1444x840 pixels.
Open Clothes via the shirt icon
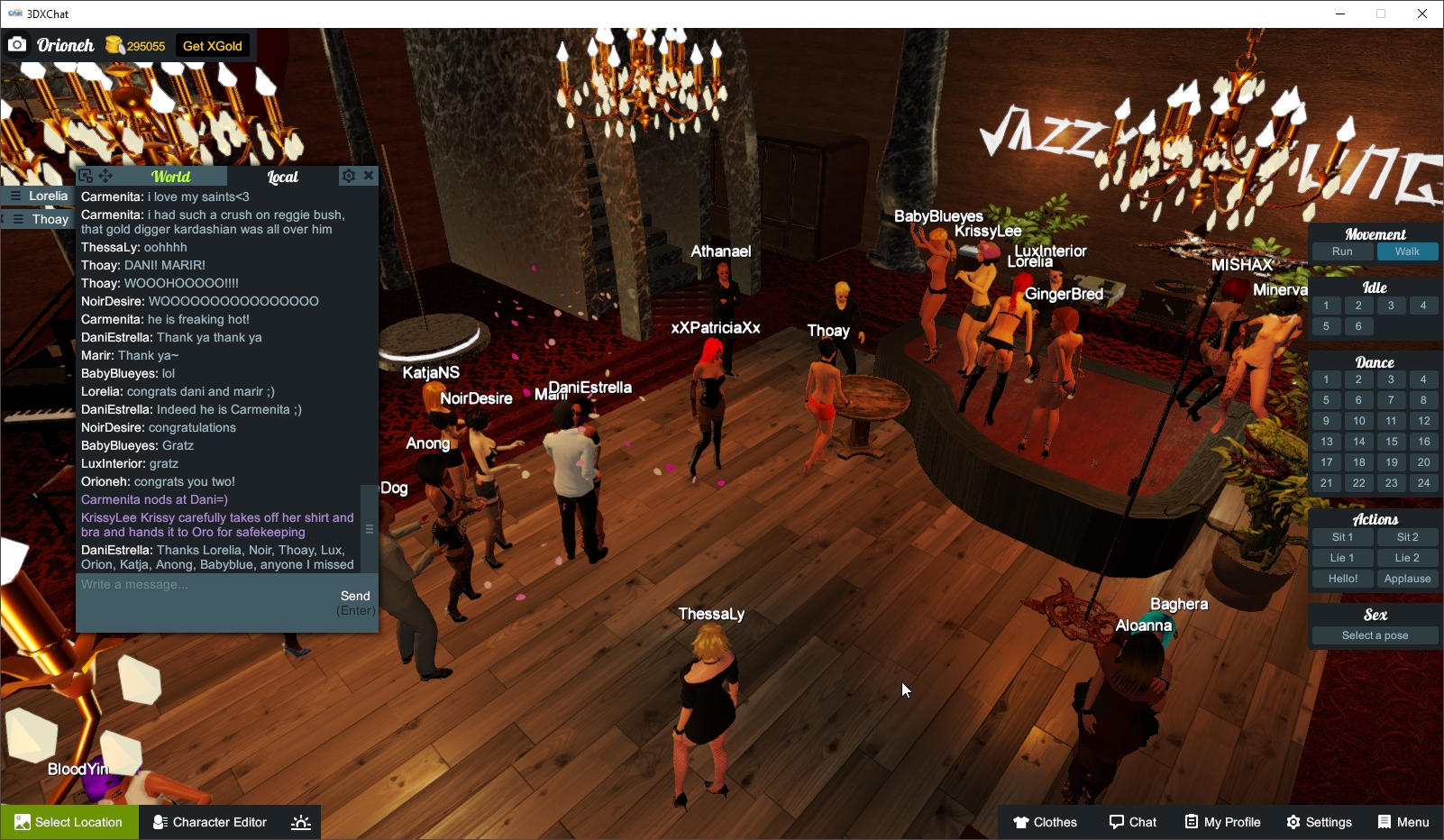[1020, 821]
